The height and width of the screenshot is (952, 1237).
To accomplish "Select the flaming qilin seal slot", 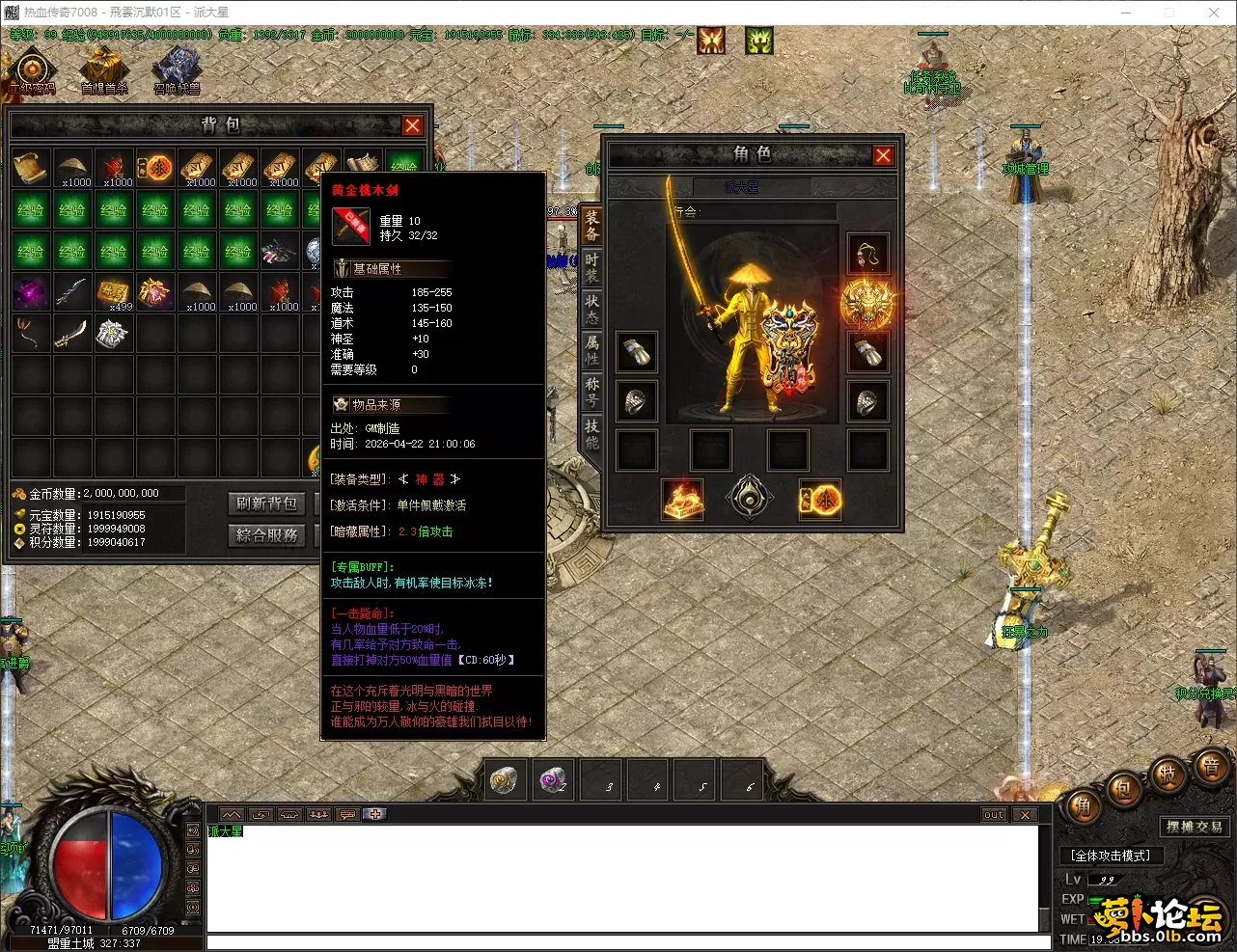I will (682, 499).
